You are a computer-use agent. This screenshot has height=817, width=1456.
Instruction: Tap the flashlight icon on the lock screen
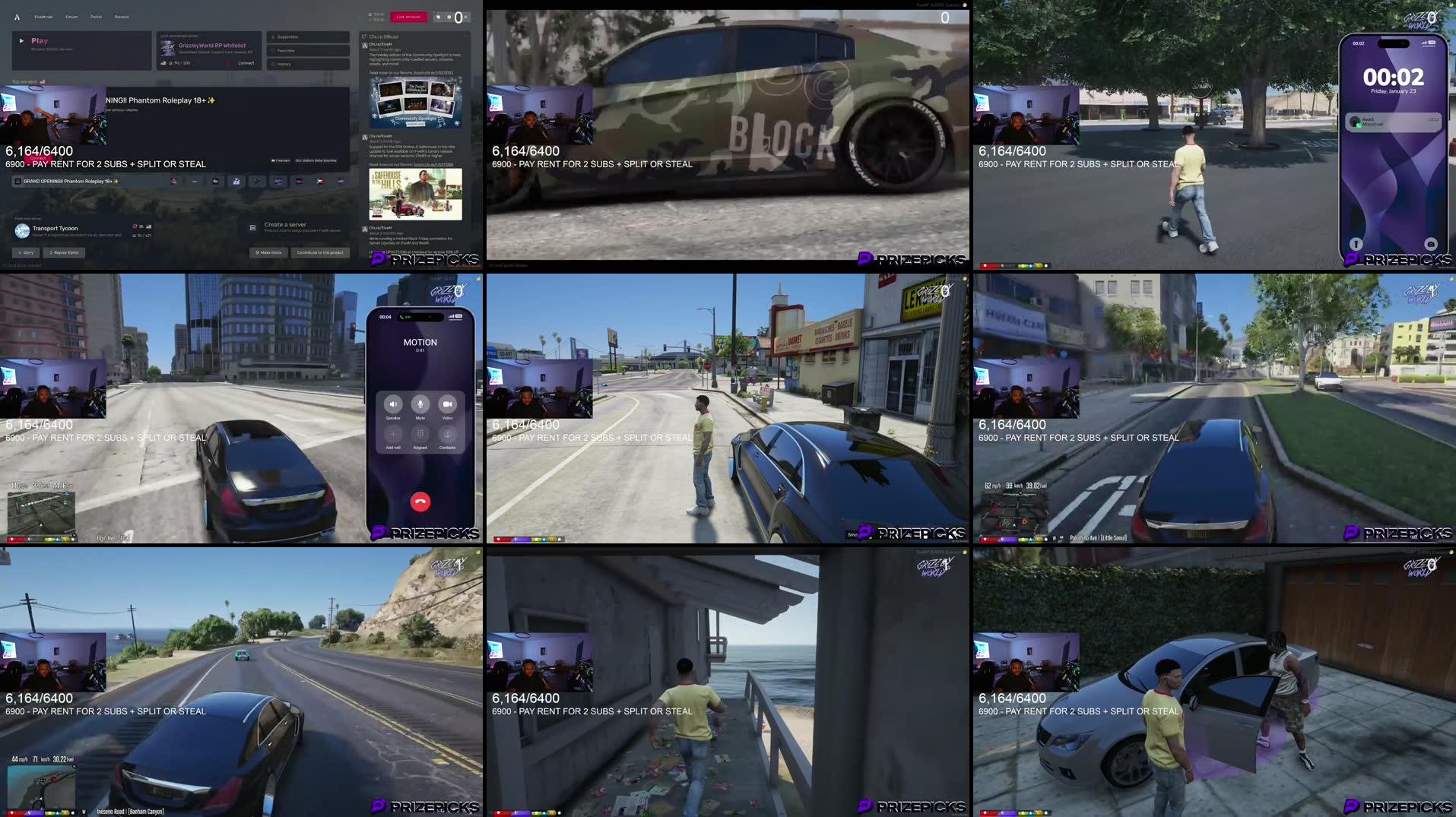point(1356,243)
